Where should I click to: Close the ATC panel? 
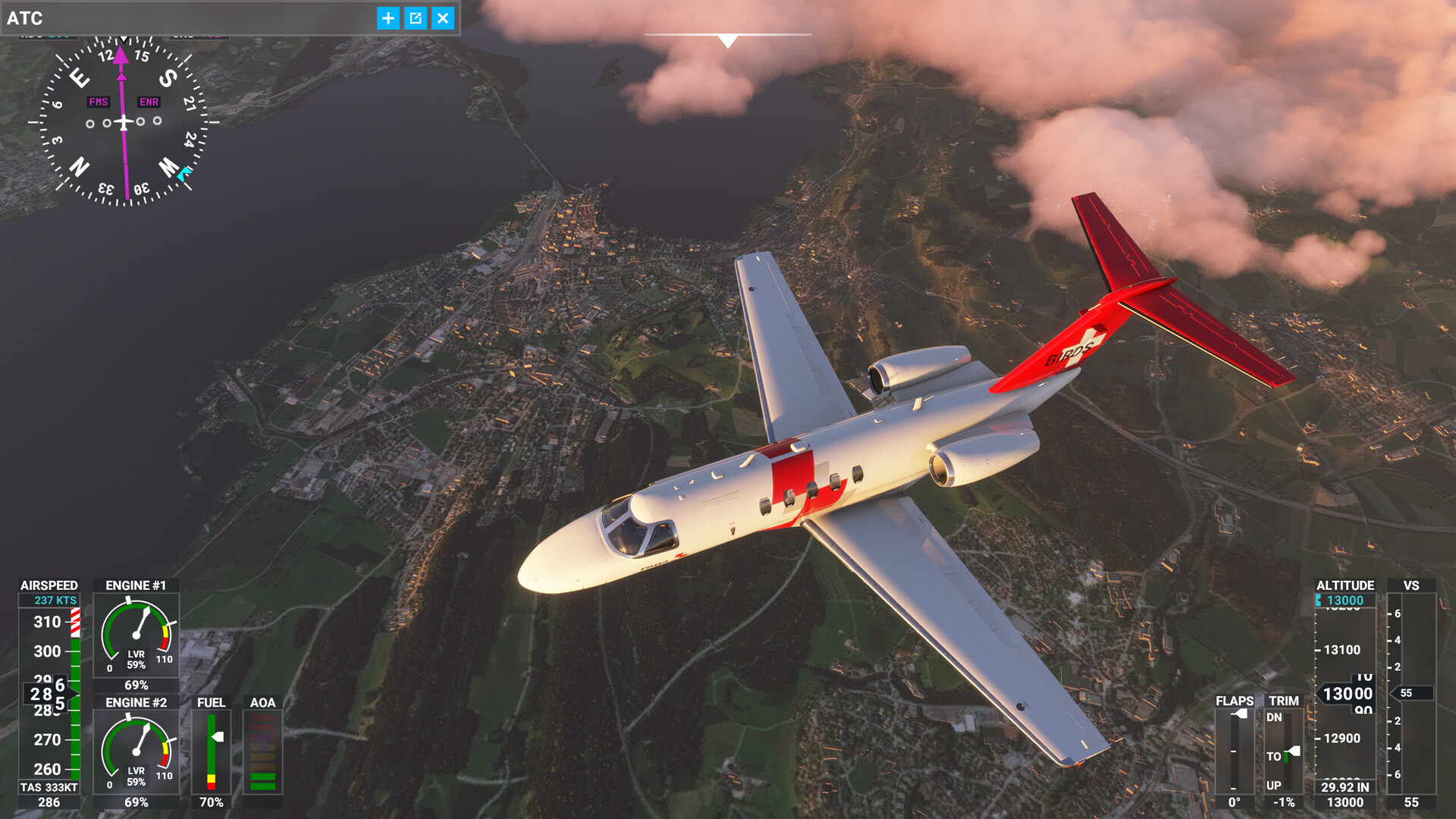pyautogui.click(x=443, y=18)
